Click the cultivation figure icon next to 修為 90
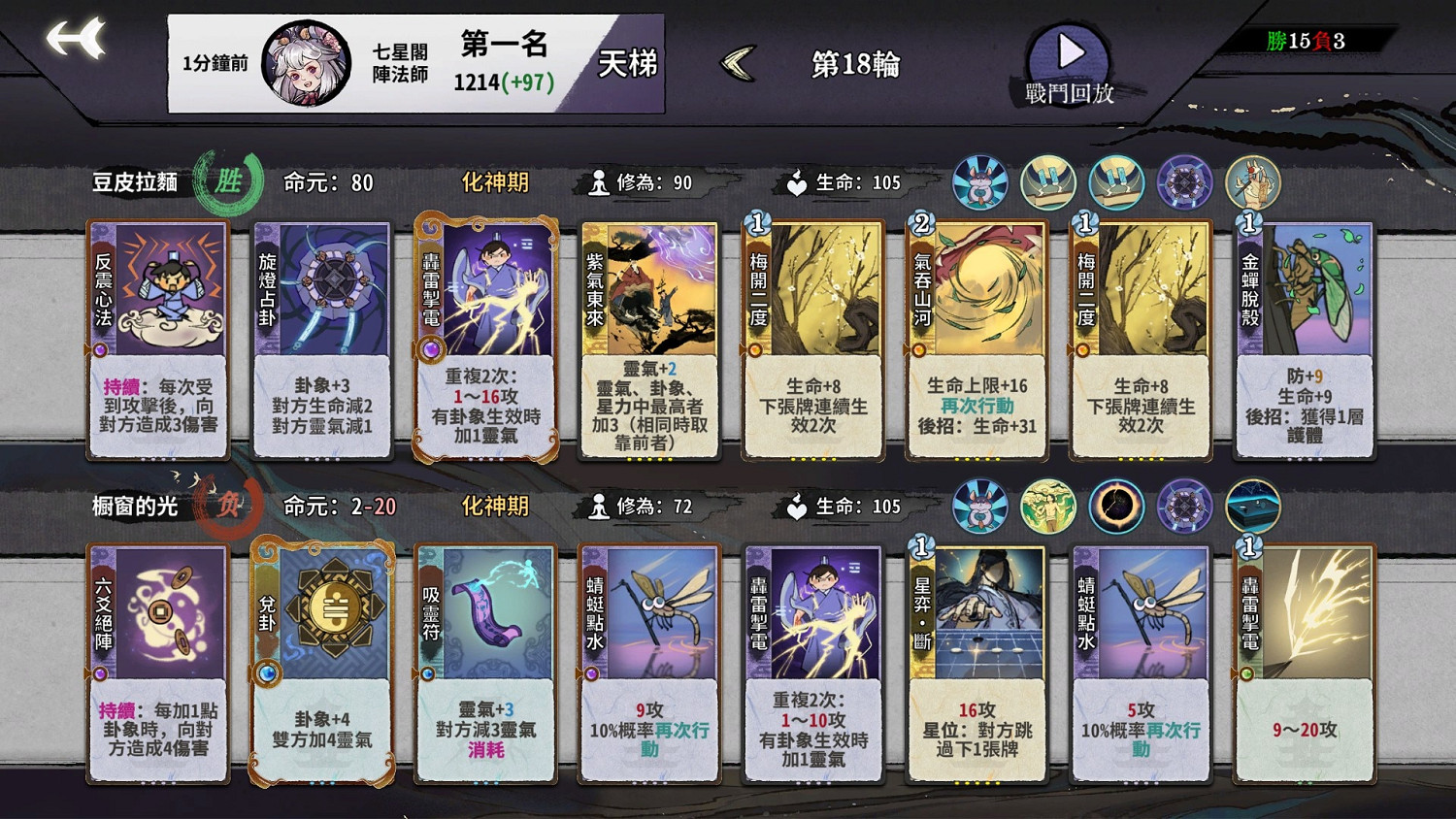 tap(602, 181)
